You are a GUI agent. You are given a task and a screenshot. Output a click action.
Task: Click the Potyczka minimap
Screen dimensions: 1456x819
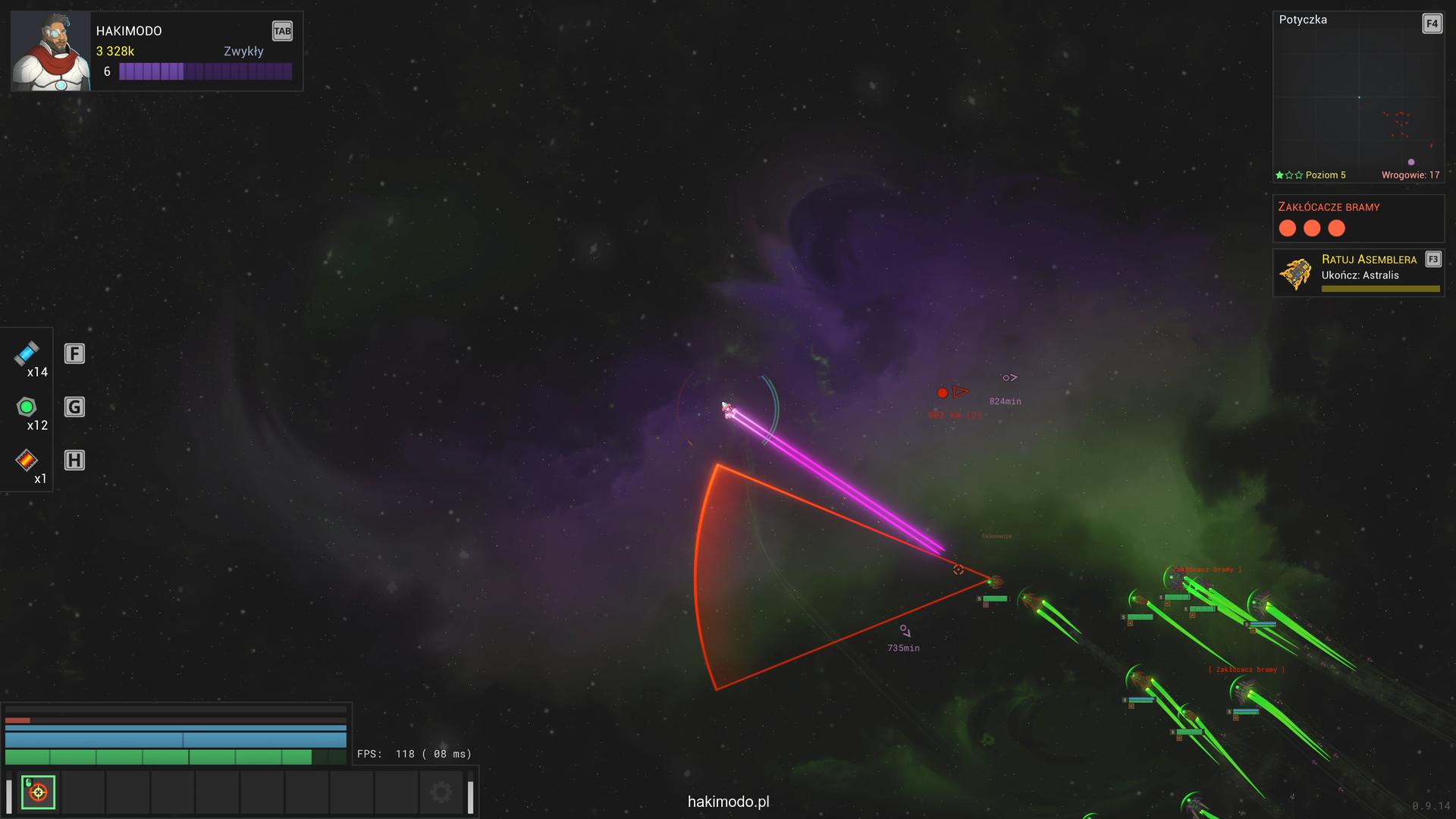[x=1357, y=99]
